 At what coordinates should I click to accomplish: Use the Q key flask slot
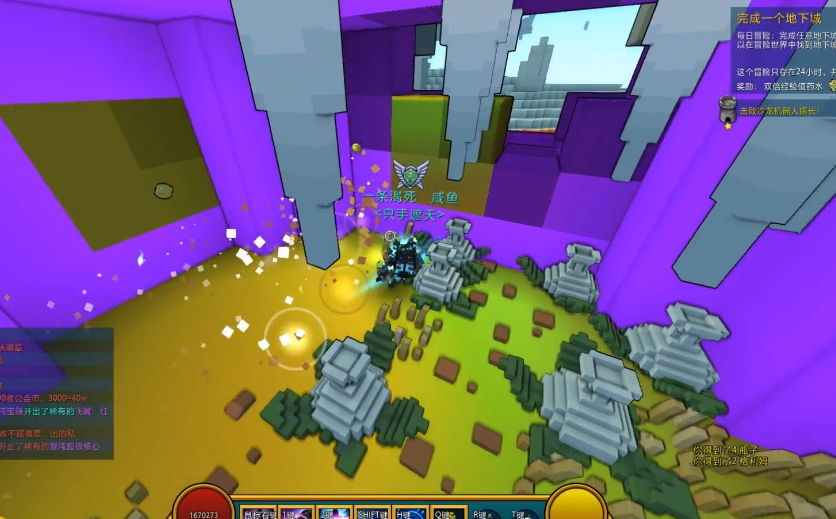coord(447,513)
